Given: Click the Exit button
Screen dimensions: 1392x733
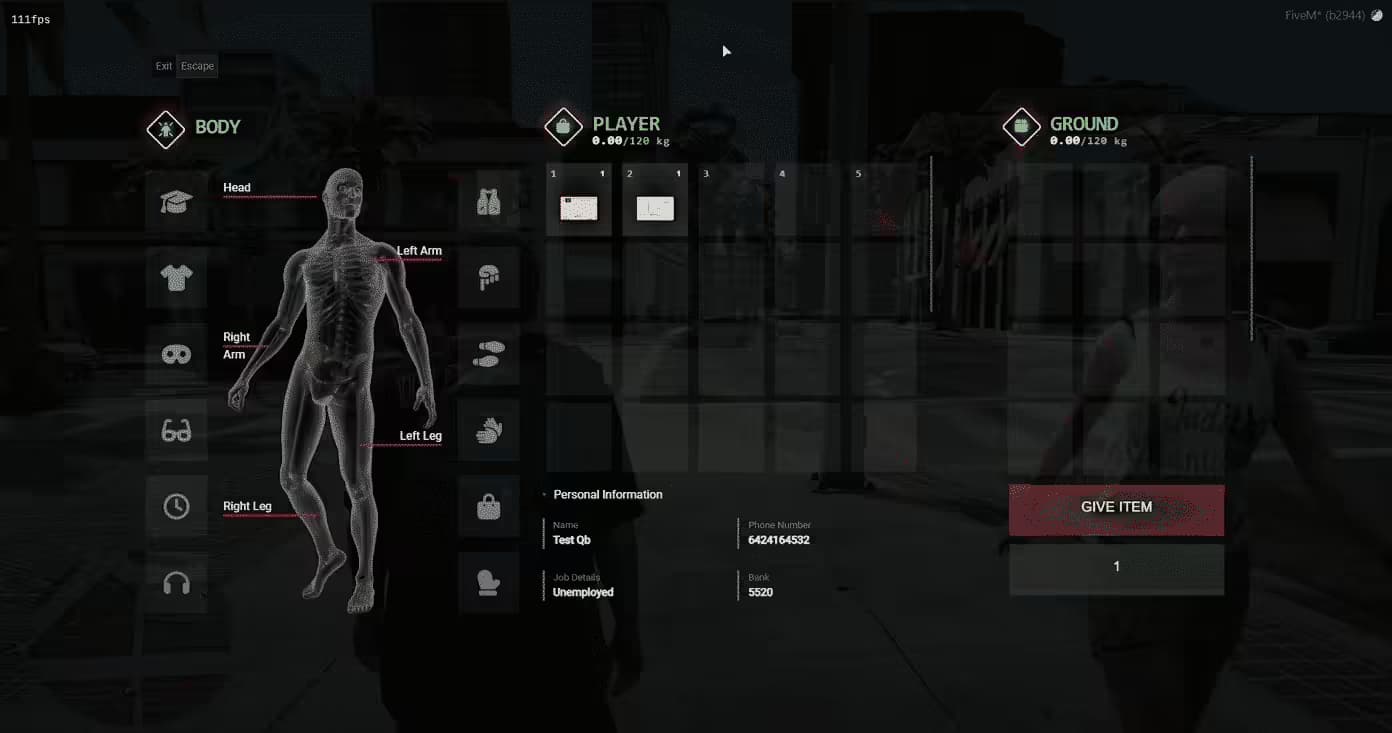Looking at the screenshot, I should (x=163, y=66).
